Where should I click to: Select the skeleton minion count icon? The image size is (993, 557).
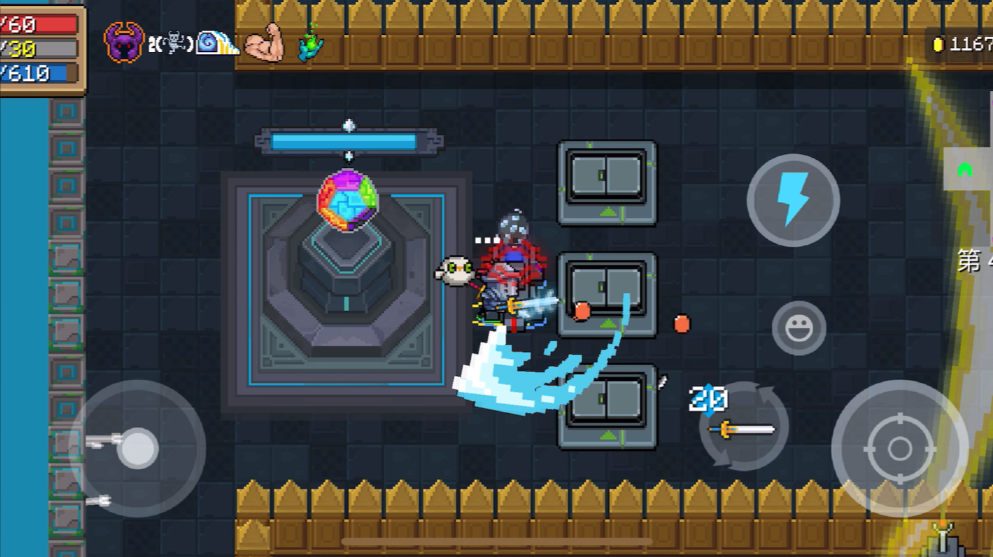[170, 44]
